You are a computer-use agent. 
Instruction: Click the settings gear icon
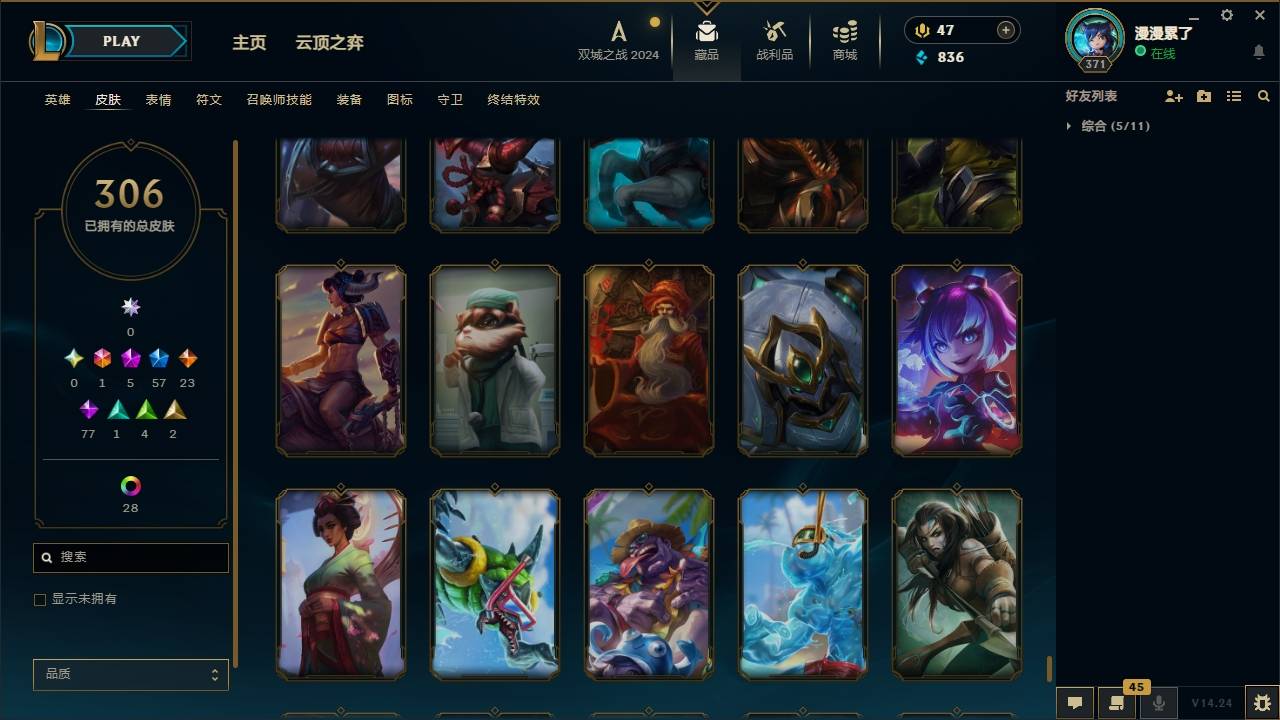(1226, 15)
